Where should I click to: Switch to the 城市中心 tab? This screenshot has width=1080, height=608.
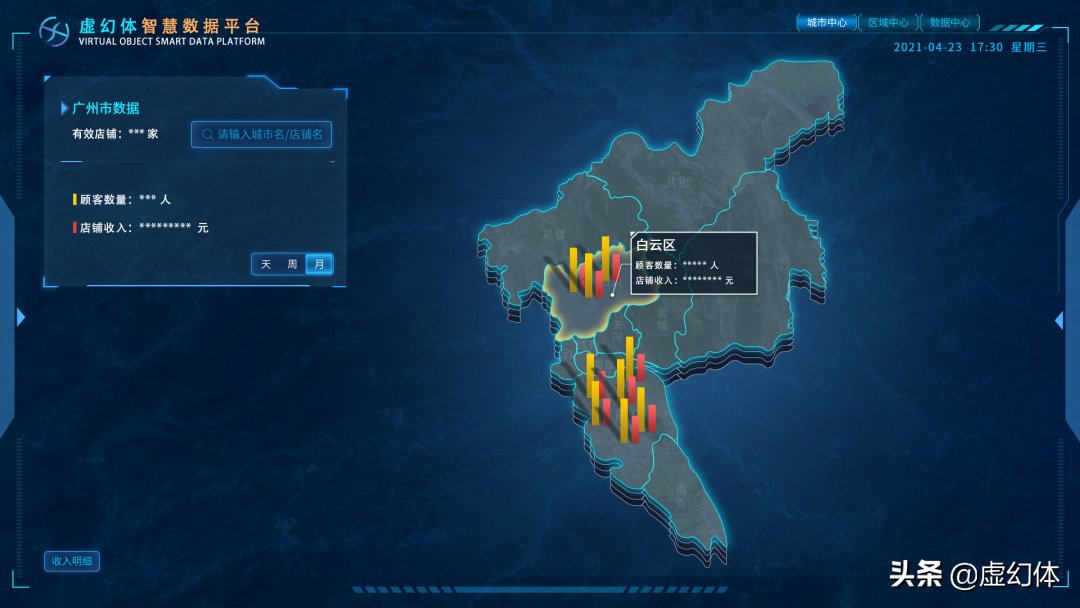826,22
